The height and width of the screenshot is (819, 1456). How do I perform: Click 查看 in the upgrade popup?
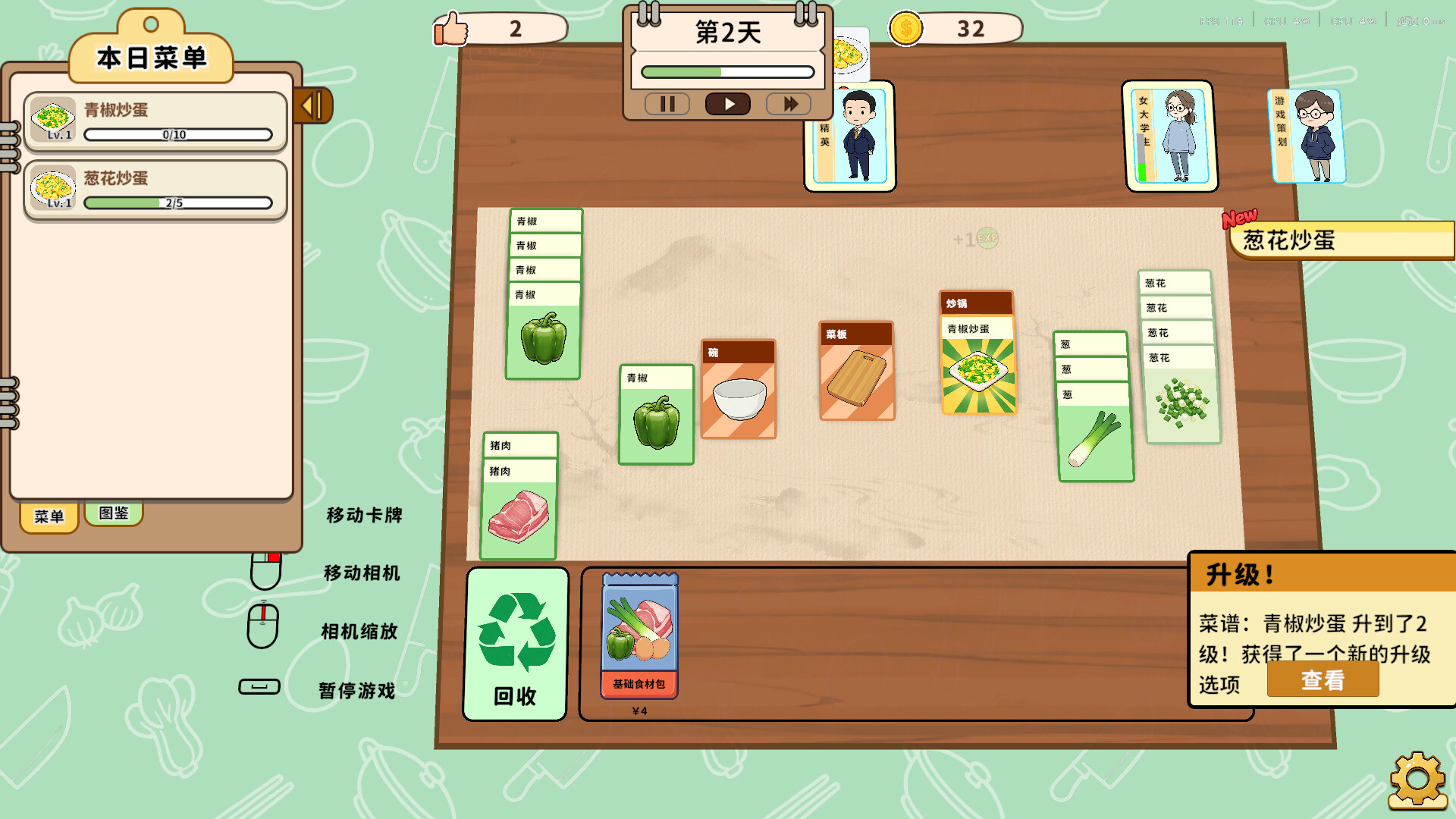[1322, 680]
